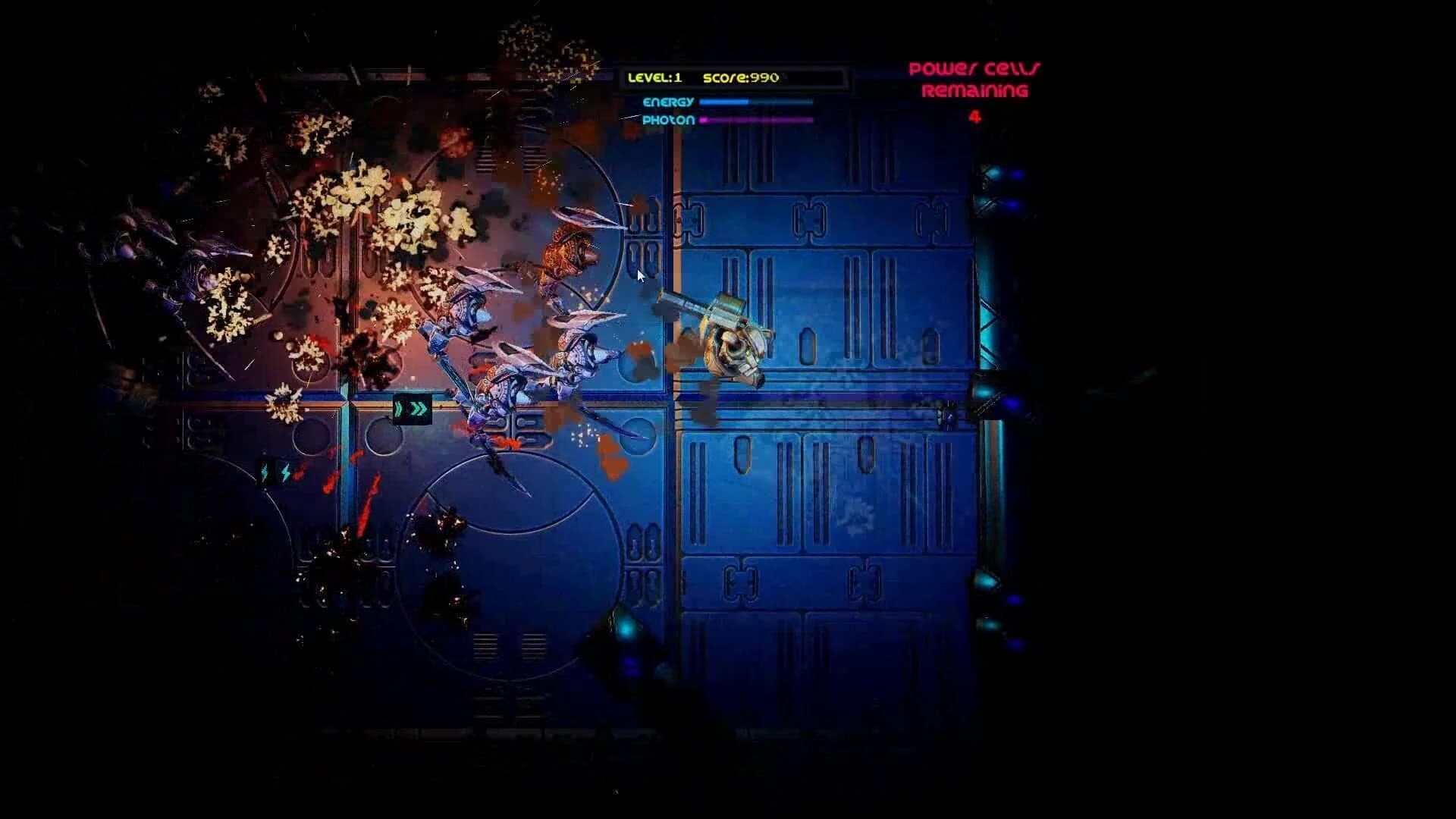Collect the green speed boost chevron pickup
This screenshot has height=819, width=1456.
[x=412, y=409]
